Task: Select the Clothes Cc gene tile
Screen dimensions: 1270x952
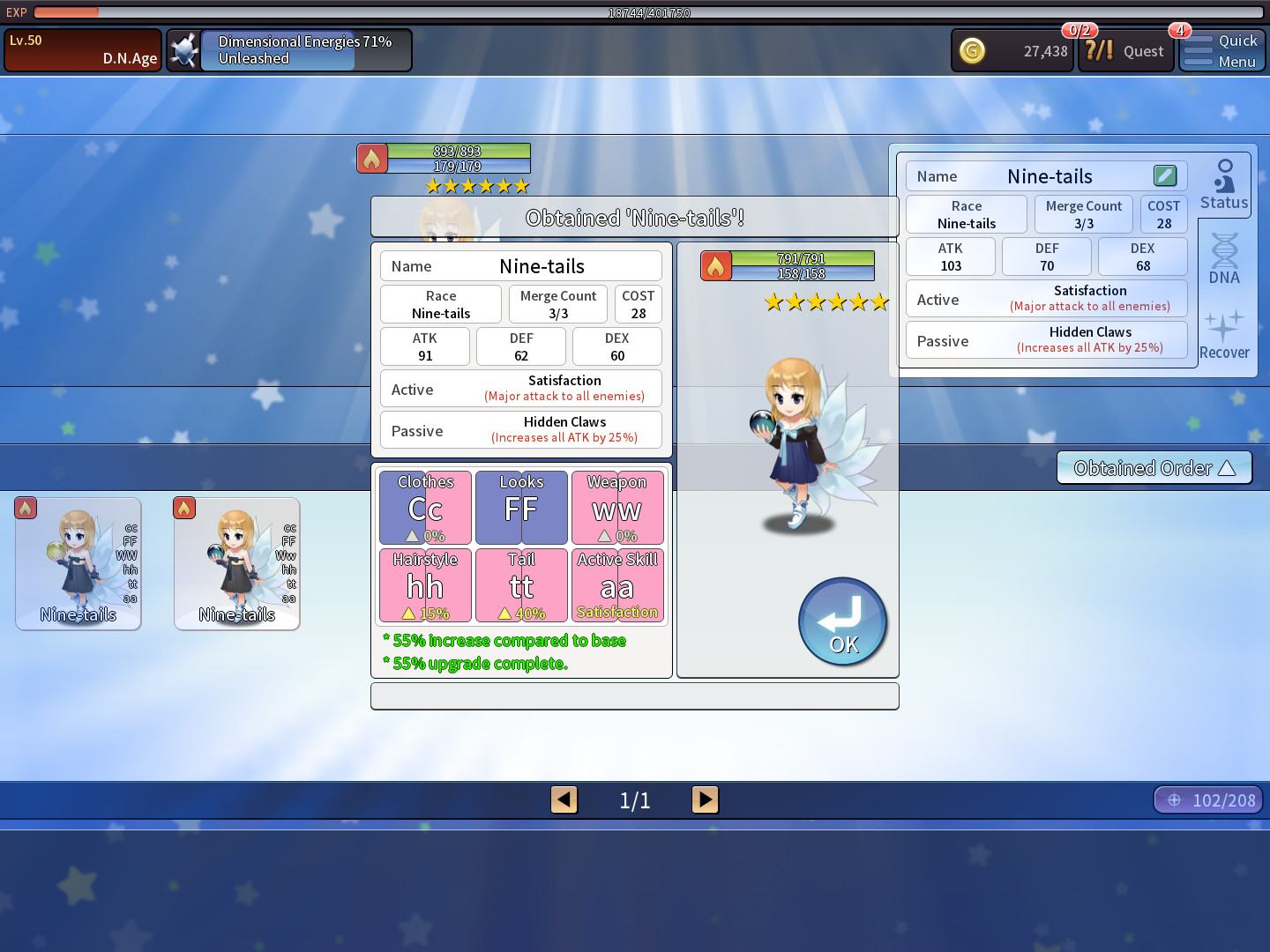Action: 425,508
